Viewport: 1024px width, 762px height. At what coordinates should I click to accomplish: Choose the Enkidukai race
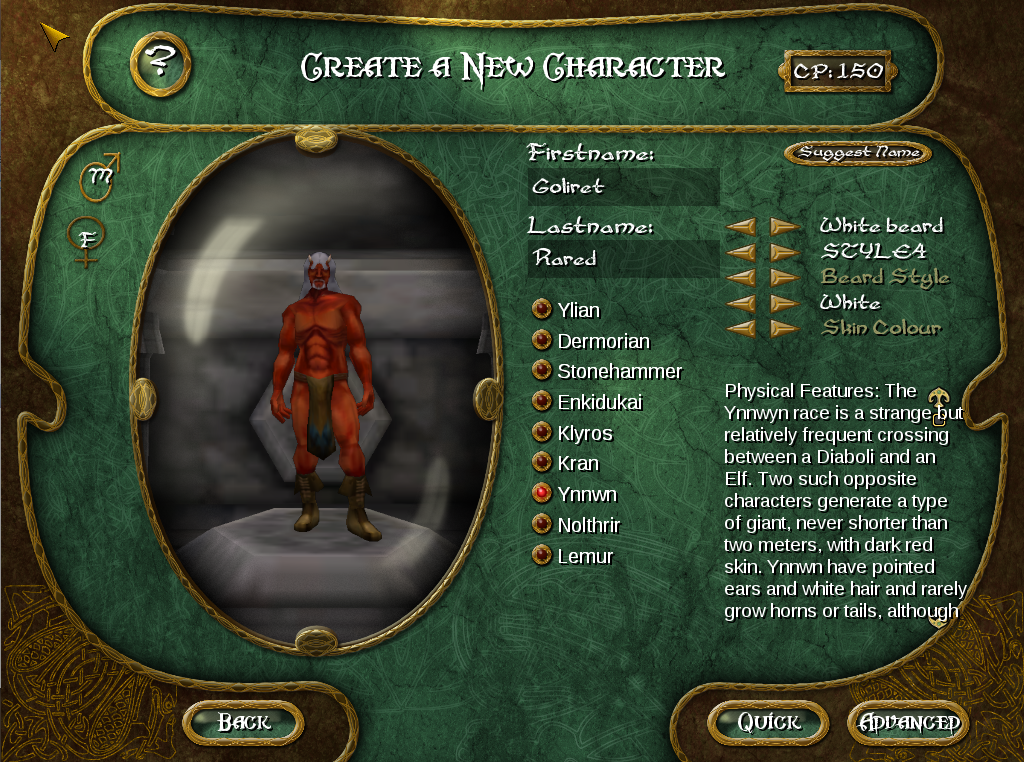point(542,402)
